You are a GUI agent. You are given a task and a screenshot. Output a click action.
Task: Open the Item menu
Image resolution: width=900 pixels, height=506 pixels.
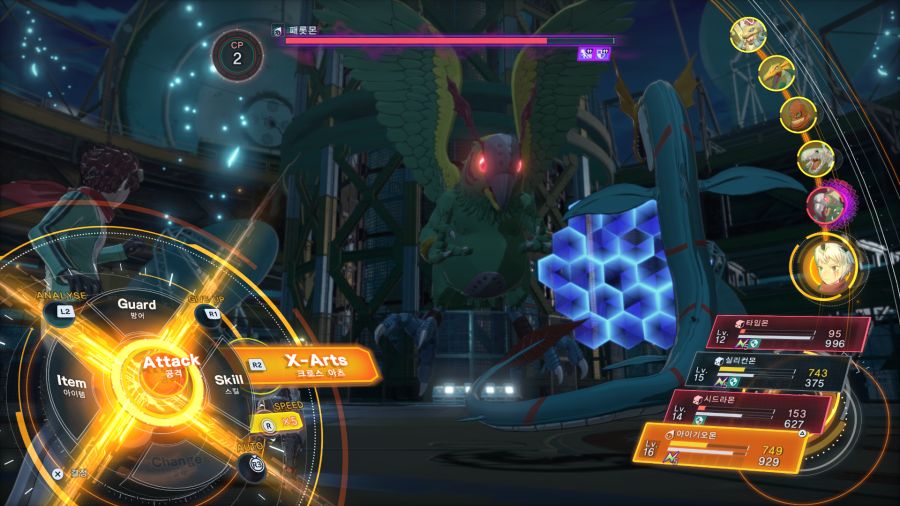(x=72, y=385)
